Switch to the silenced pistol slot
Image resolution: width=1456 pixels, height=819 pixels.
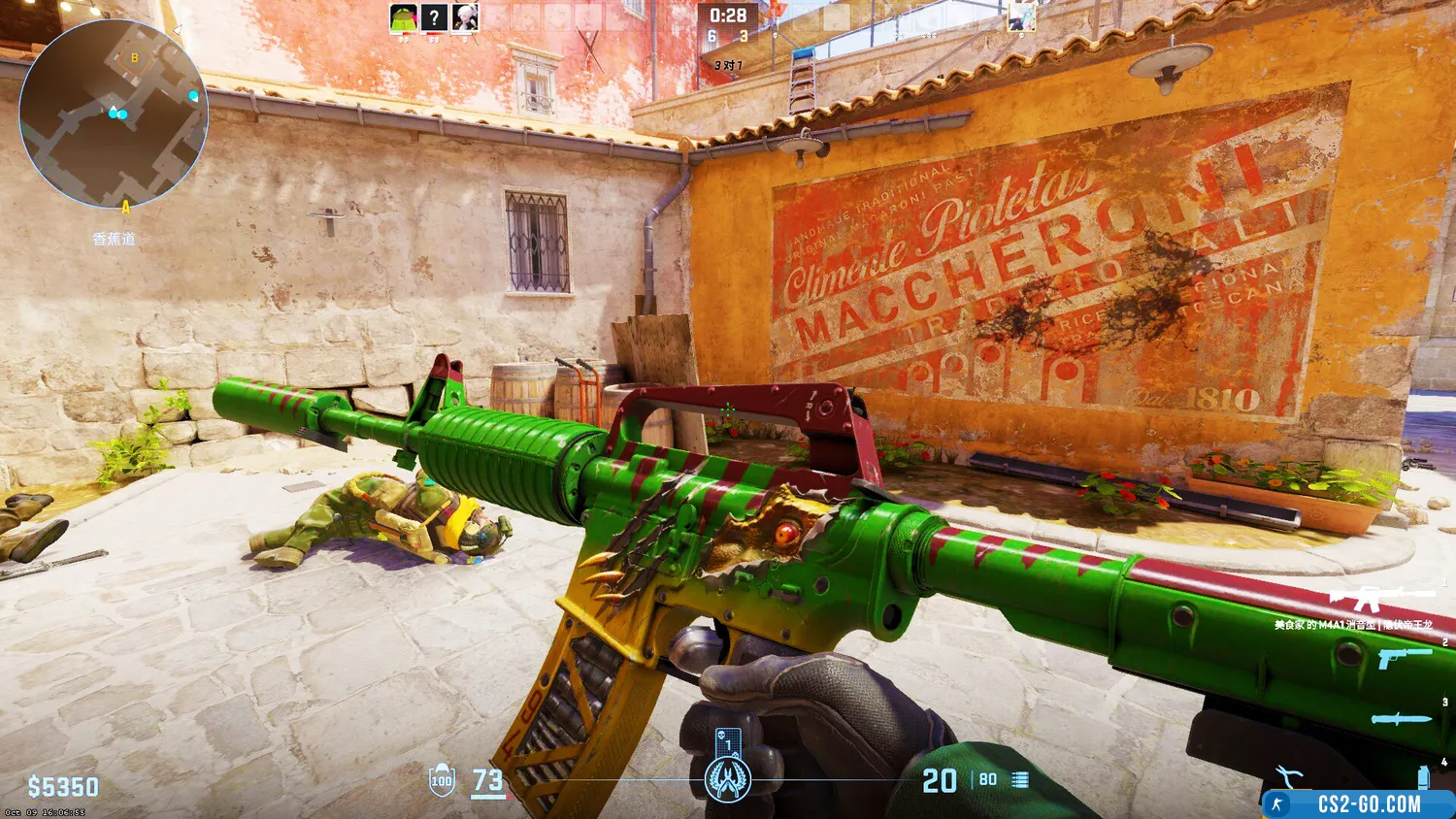pos(1404,659)
